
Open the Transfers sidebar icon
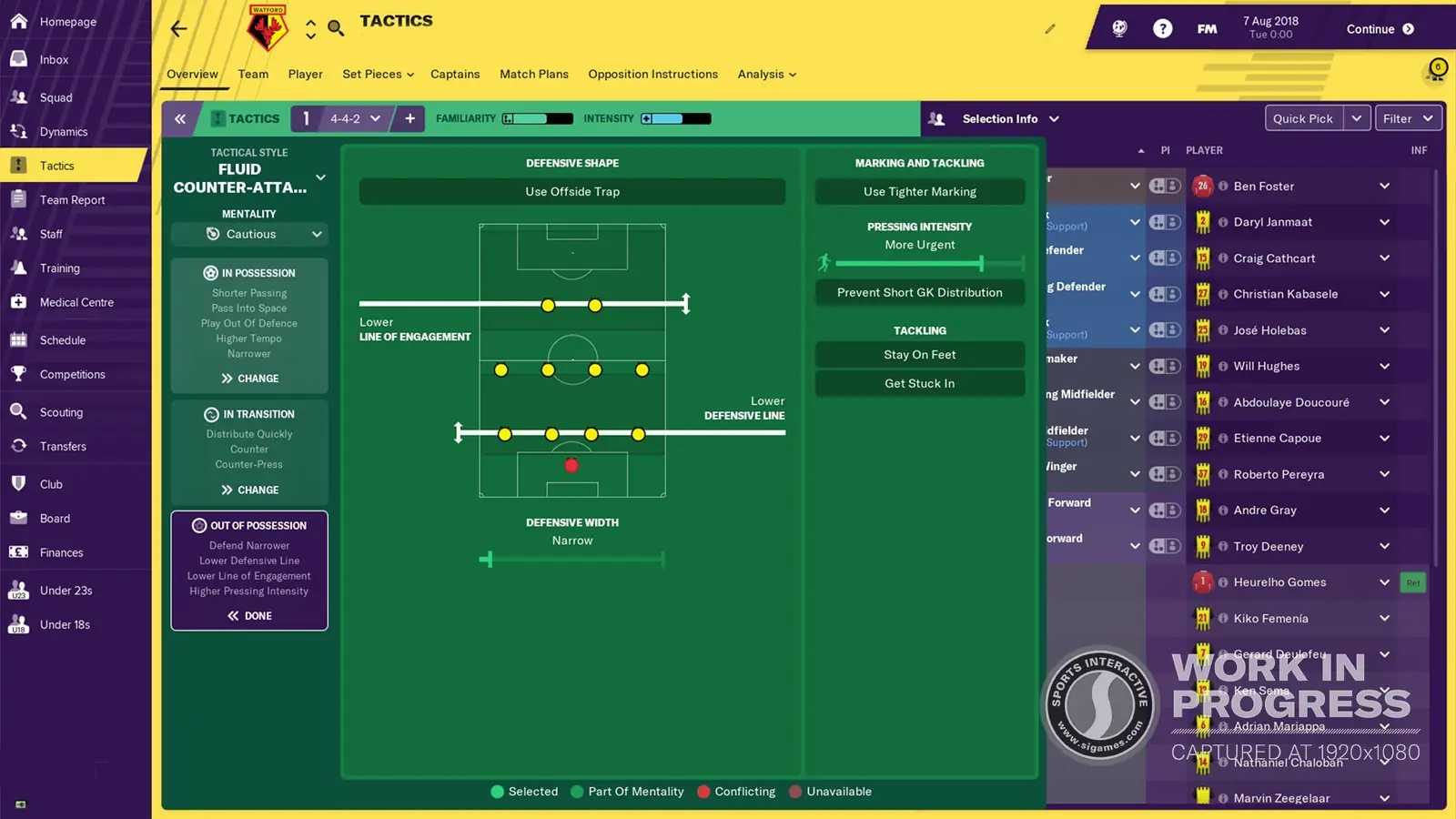click(62, 446)
